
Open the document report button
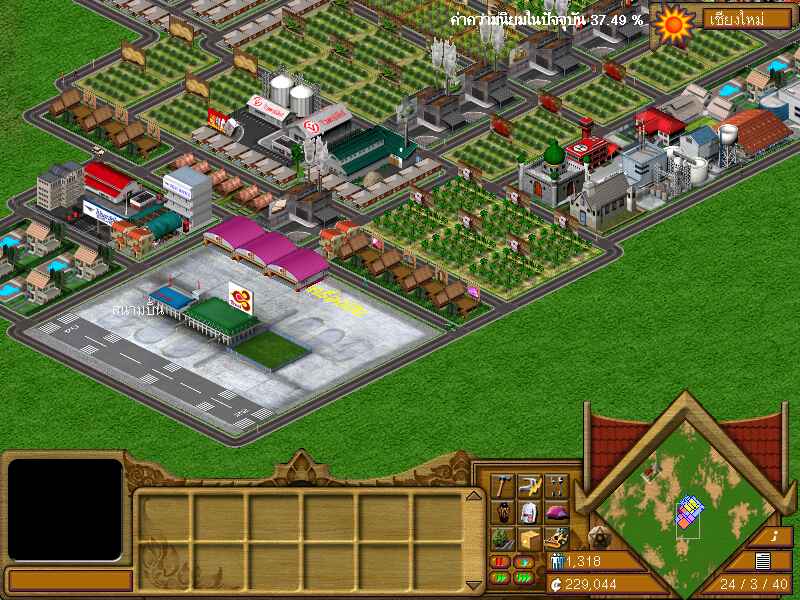point(764,561)
